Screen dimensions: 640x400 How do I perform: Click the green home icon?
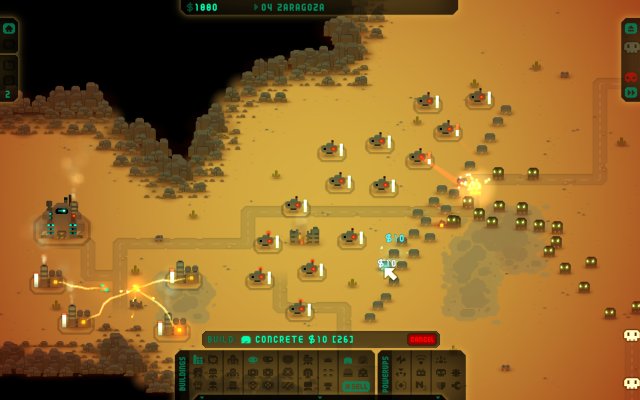9,28
